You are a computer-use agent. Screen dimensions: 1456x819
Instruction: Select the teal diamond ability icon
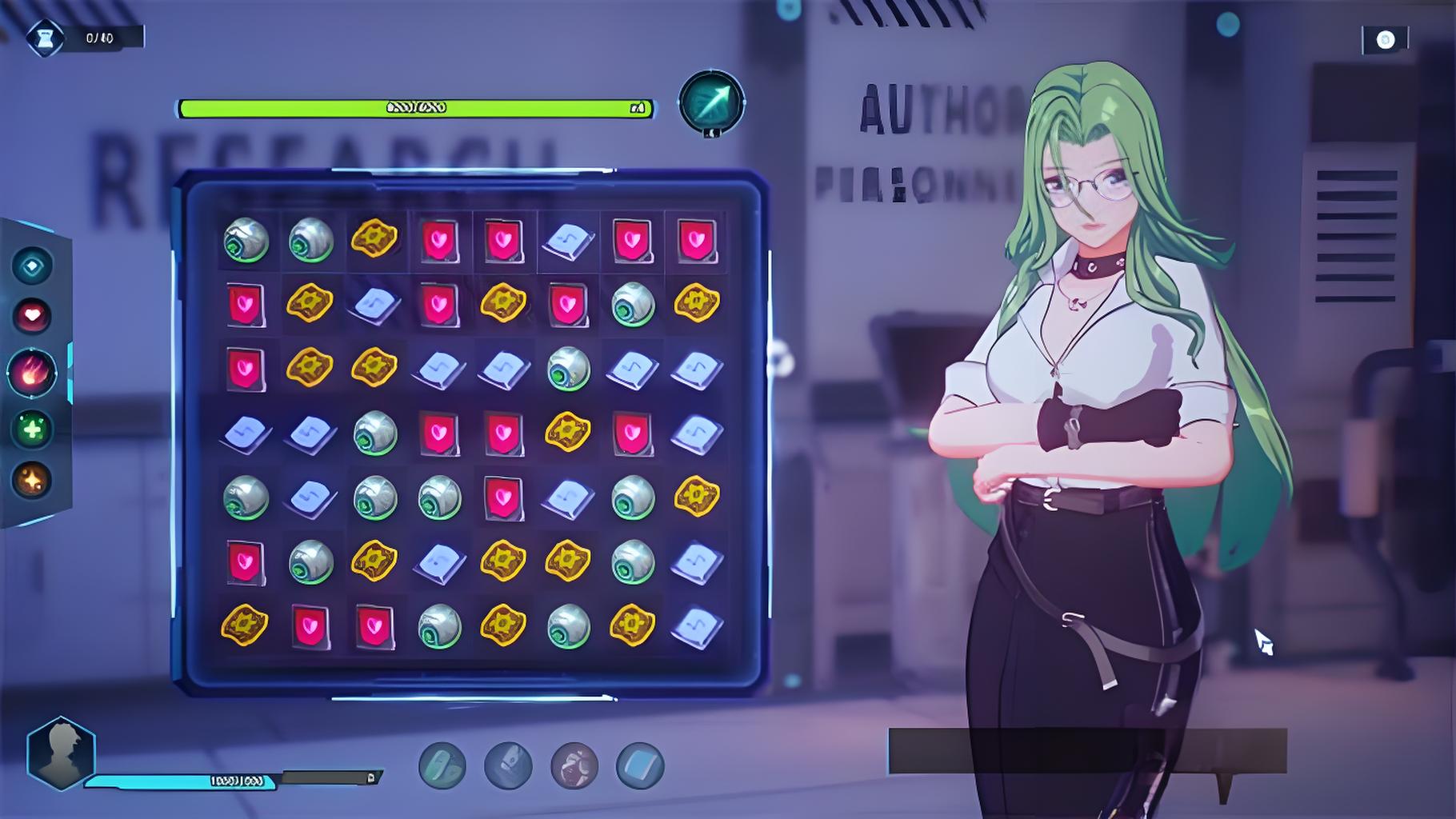click(32, 266)
